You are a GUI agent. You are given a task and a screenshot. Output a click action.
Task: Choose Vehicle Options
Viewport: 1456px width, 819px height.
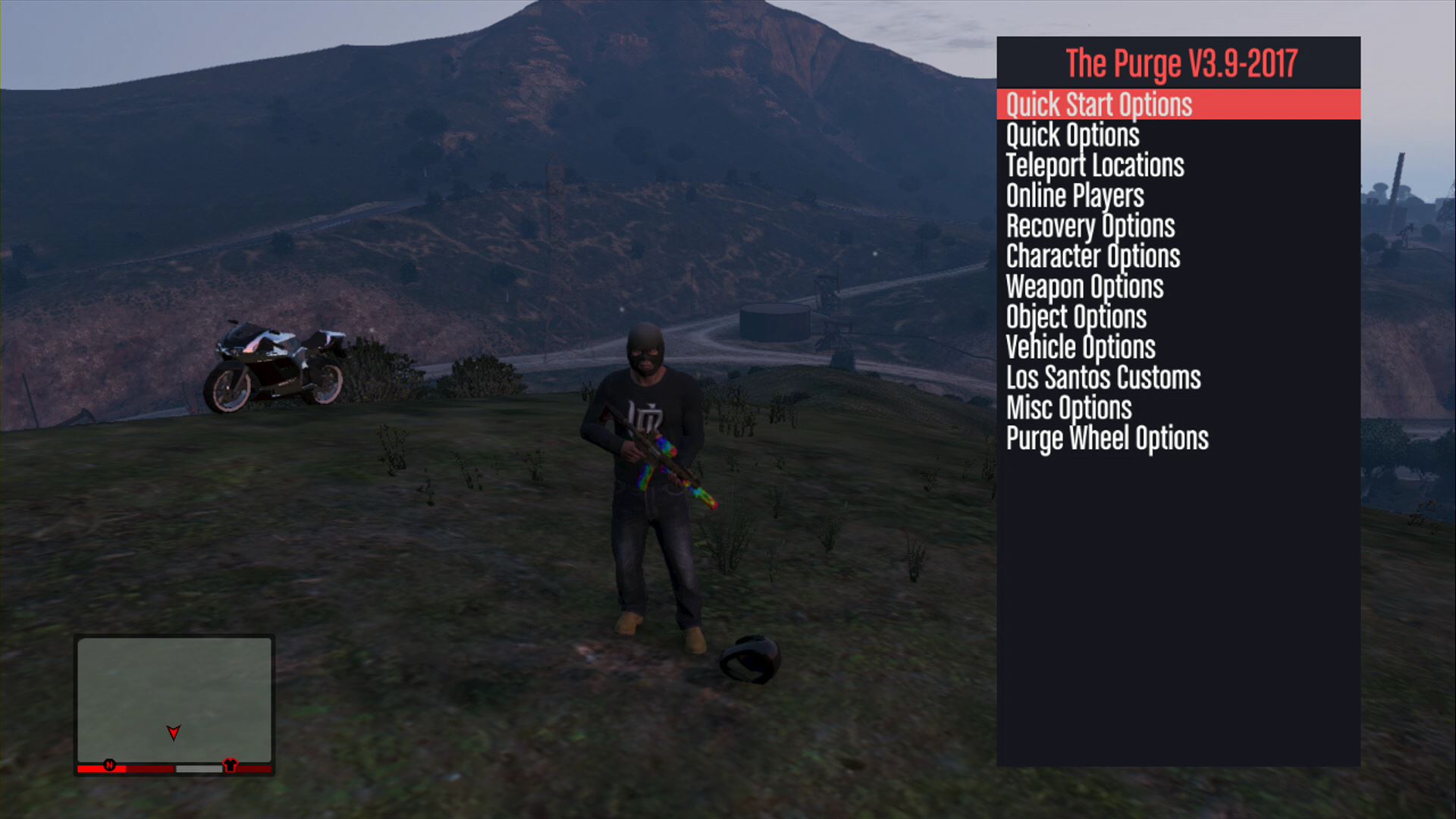pyautogui.click(x=1081, y=347)
